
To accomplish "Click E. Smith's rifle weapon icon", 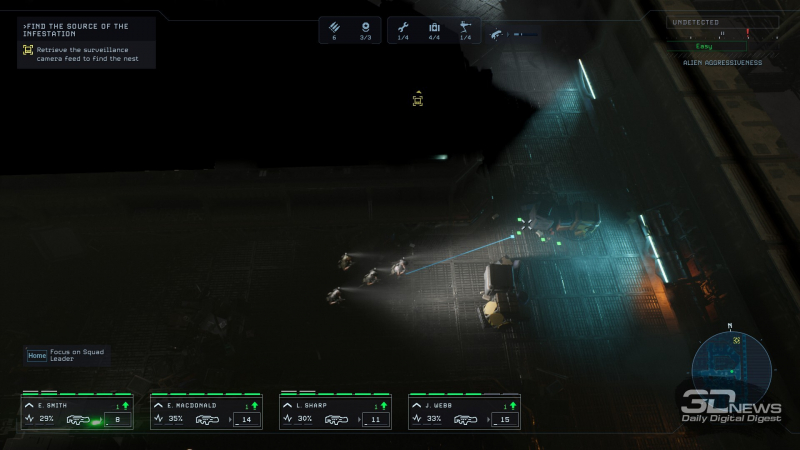I will coord(78,420).
